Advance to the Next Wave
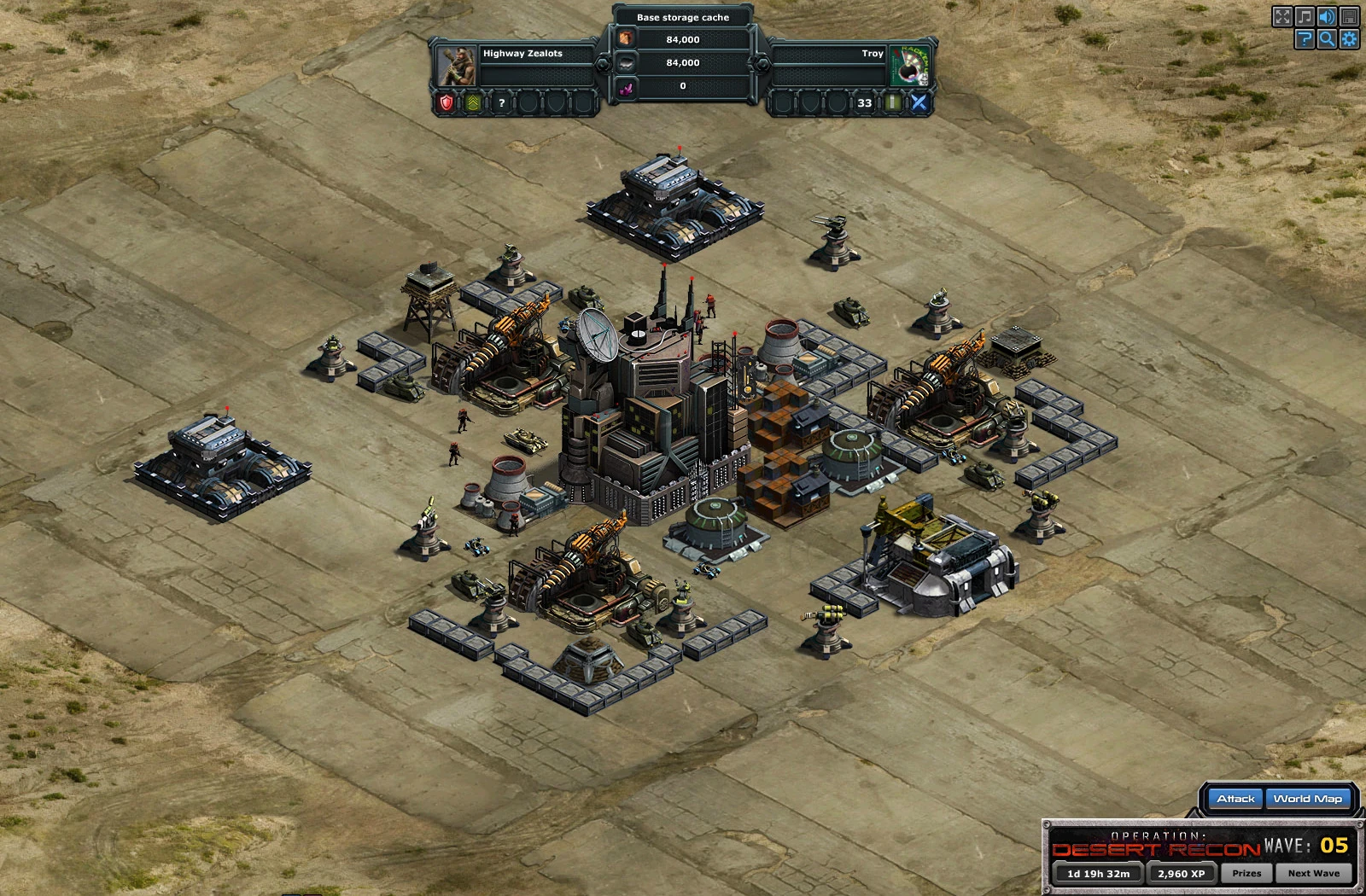The image size is (1366, 896). tap(1313, 873)
